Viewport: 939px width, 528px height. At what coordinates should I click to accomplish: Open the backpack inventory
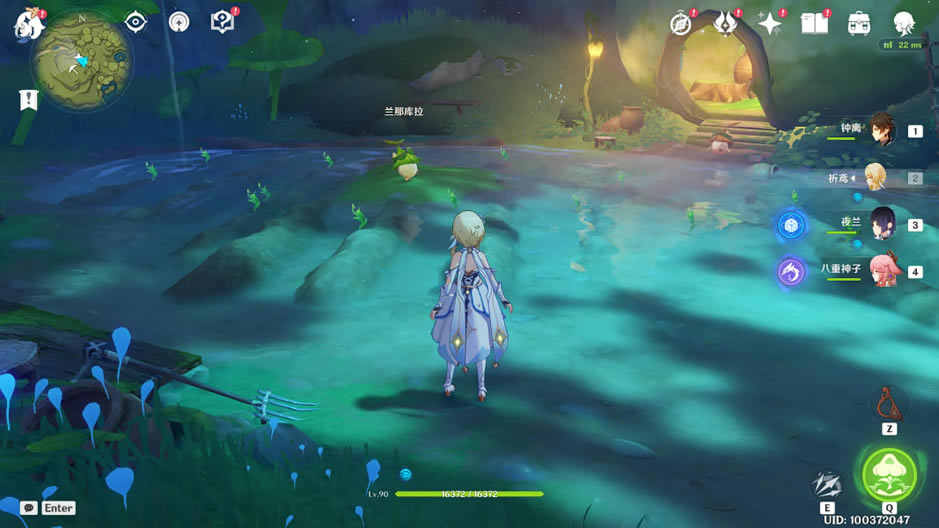point(858,24)
